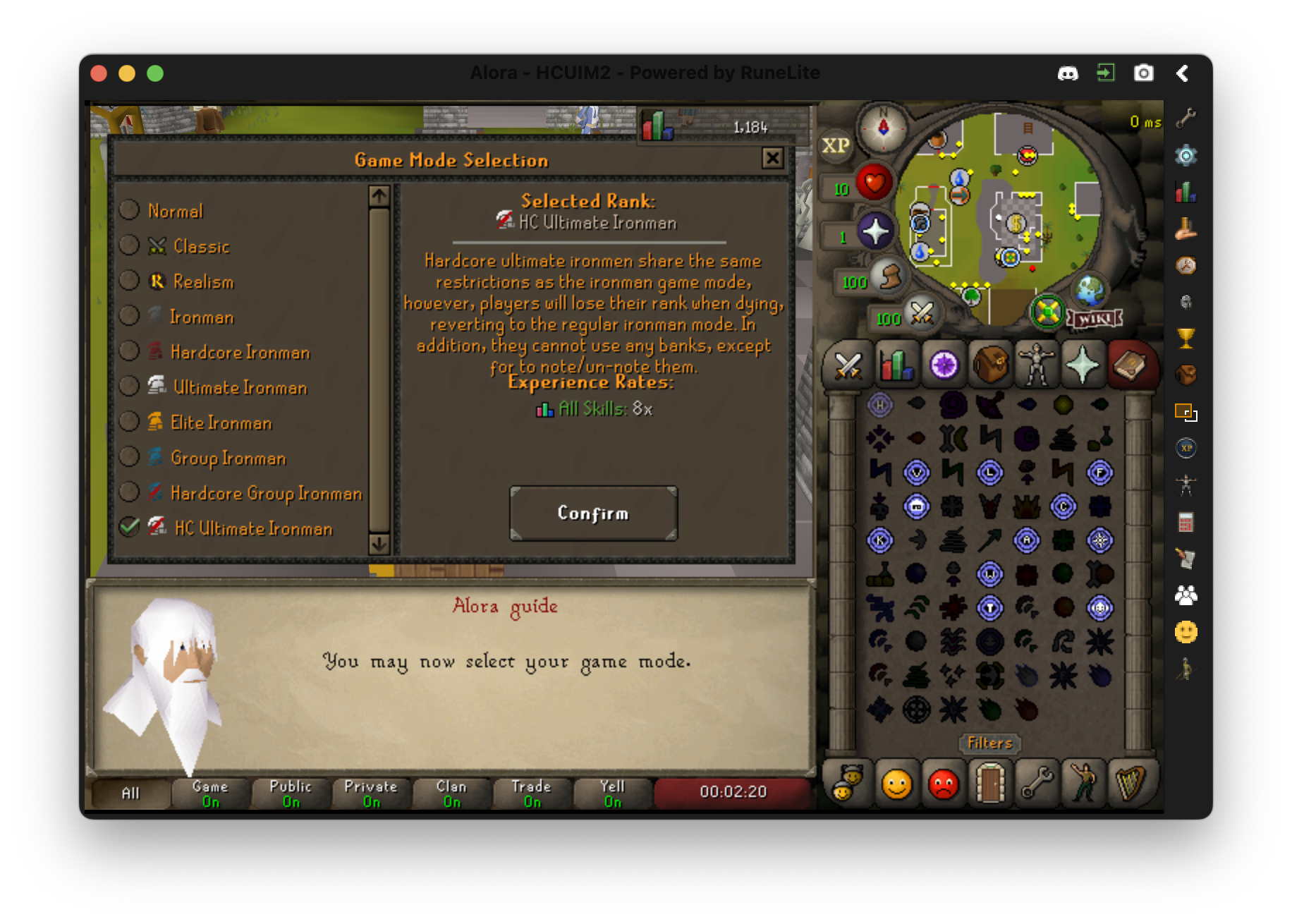Viewport: 1292px width, 924px height.
Task: Open the prayer tab
Action: click(1084, 364)
